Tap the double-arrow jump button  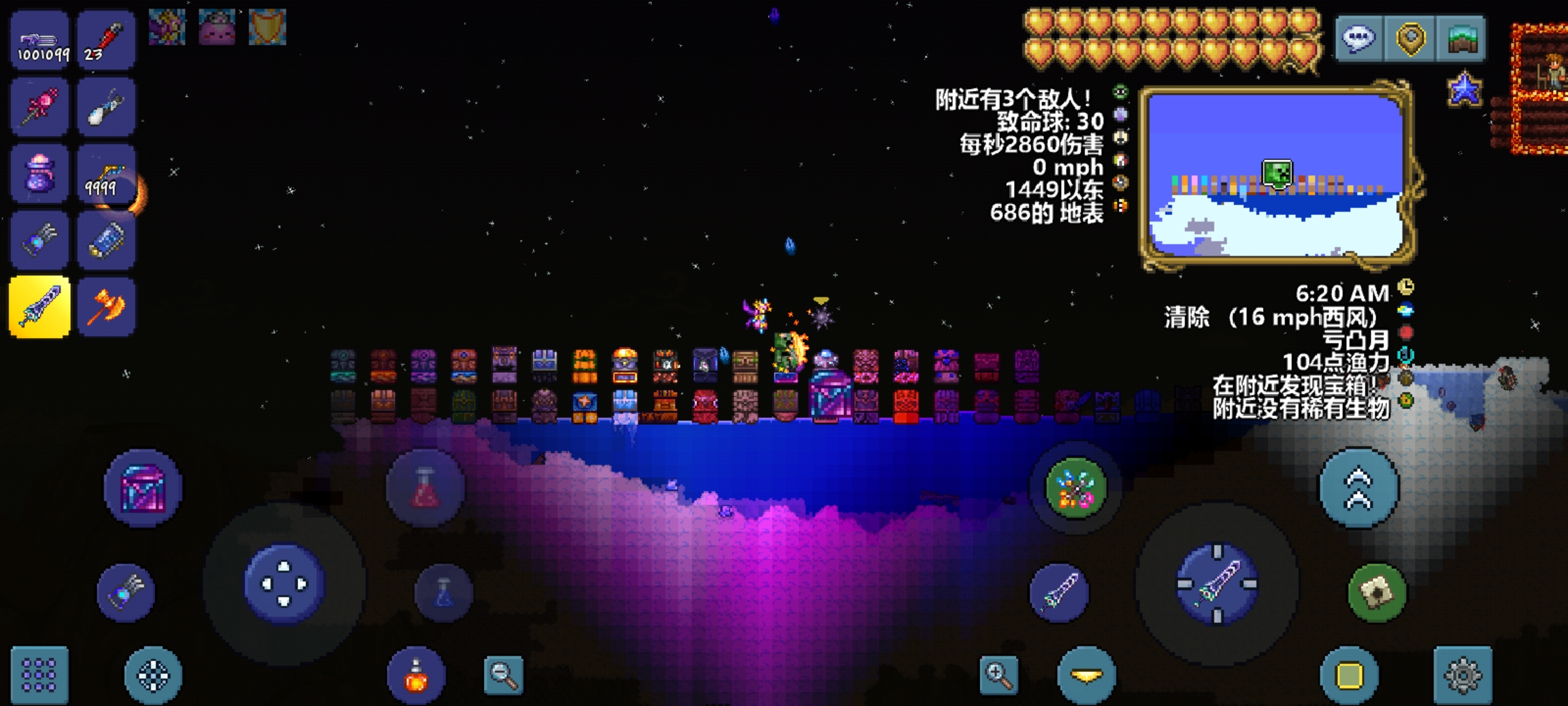[1359, 489]
